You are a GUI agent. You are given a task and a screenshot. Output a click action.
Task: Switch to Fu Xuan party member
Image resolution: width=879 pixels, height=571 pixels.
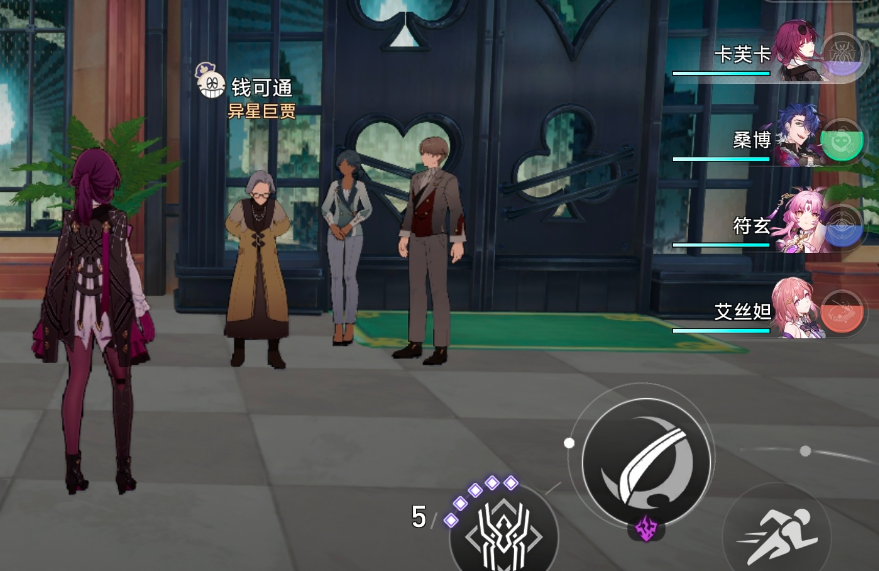click(796, 224)
